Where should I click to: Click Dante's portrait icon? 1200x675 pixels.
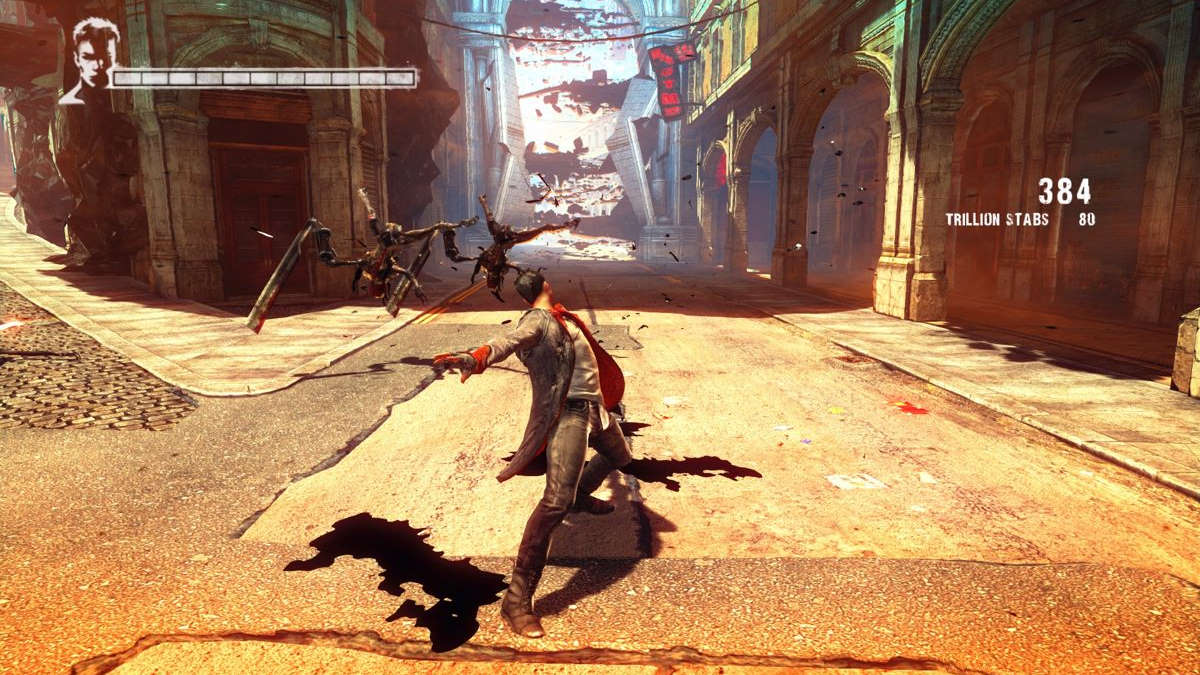pos(90,60)
